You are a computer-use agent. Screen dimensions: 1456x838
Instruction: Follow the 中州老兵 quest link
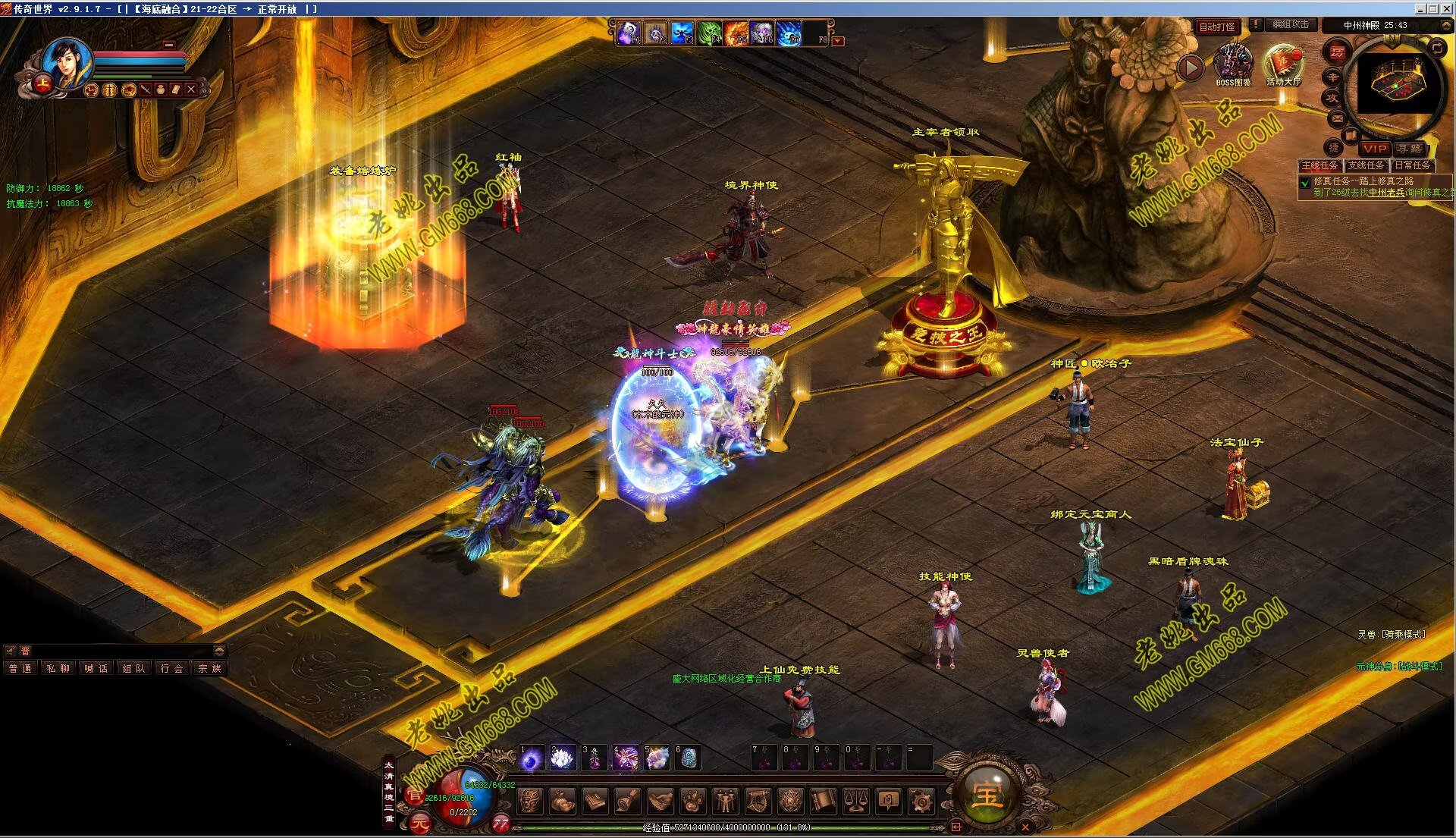[x=1386, y=193]
